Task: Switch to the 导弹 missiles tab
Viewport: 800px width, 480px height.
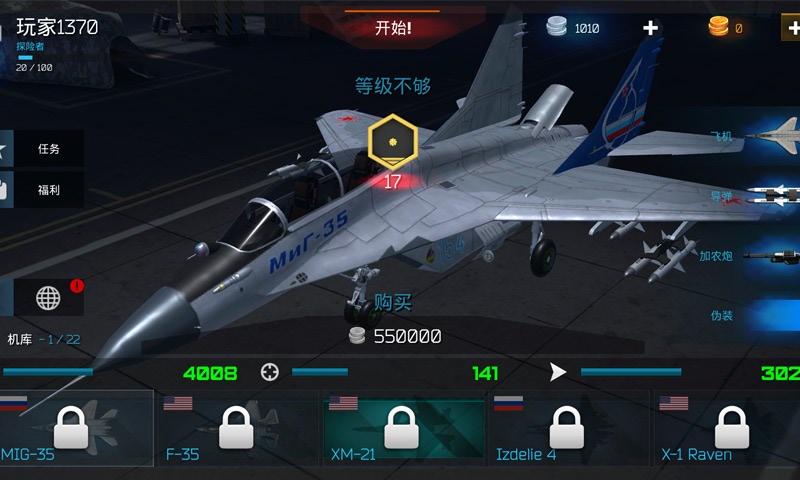Action: 750,195
